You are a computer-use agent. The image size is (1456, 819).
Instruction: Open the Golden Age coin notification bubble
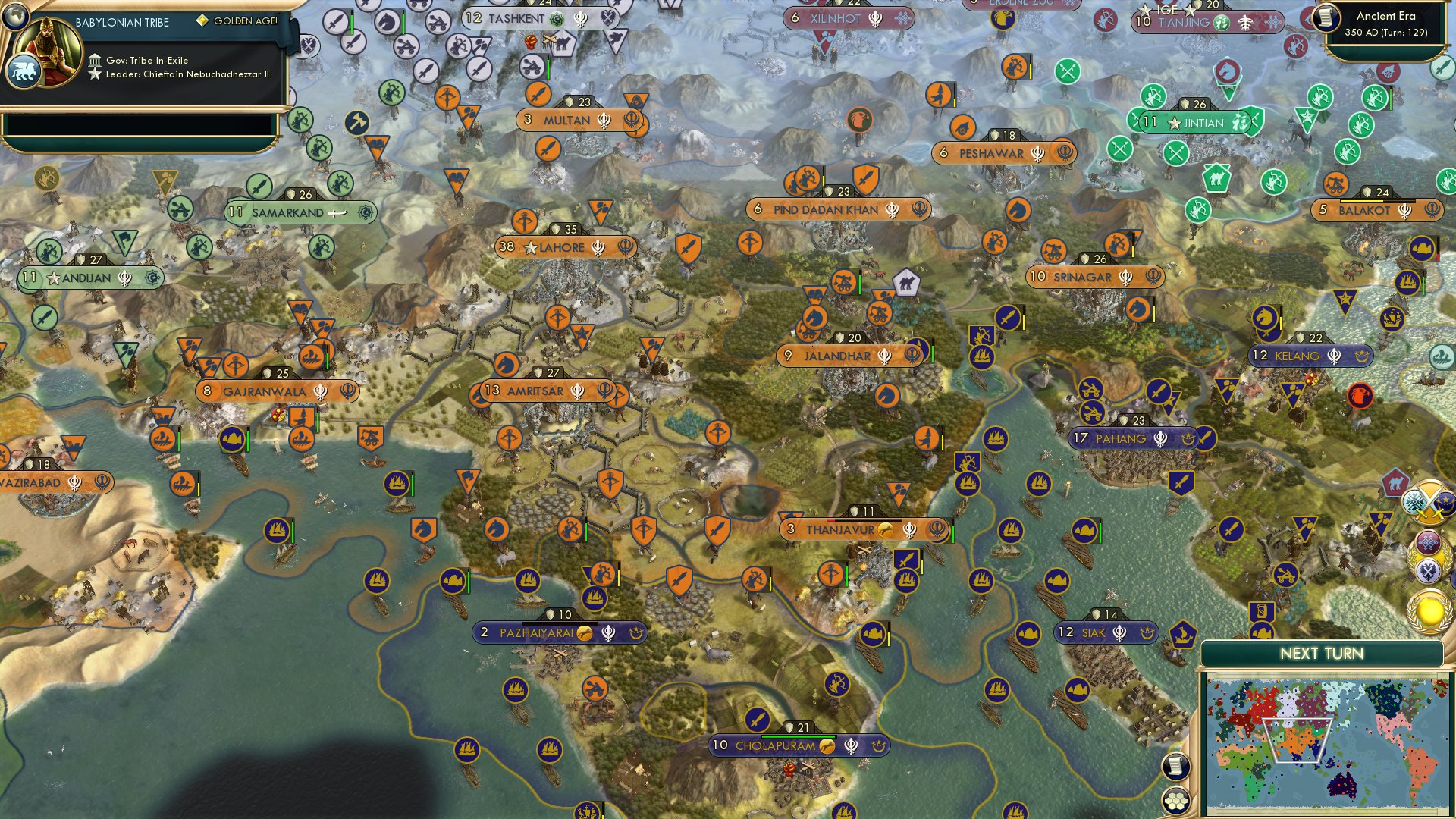click(1428, 612)
